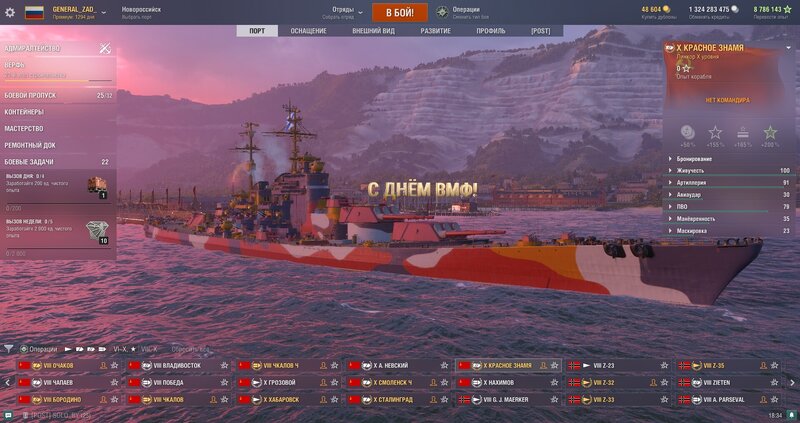
Task: Show the Профиль tab
Action: 490,31
